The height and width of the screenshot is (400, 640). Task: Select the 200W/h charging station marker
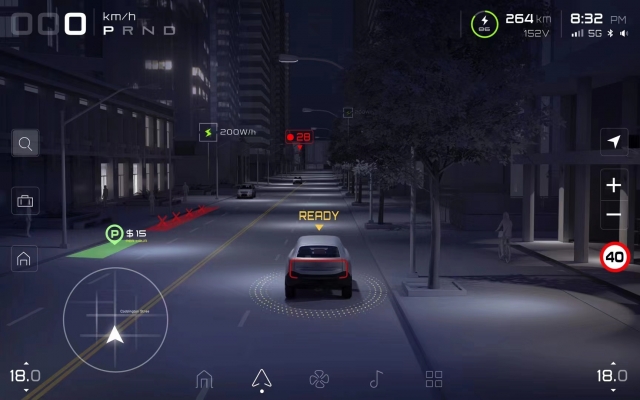pos(208,132)
